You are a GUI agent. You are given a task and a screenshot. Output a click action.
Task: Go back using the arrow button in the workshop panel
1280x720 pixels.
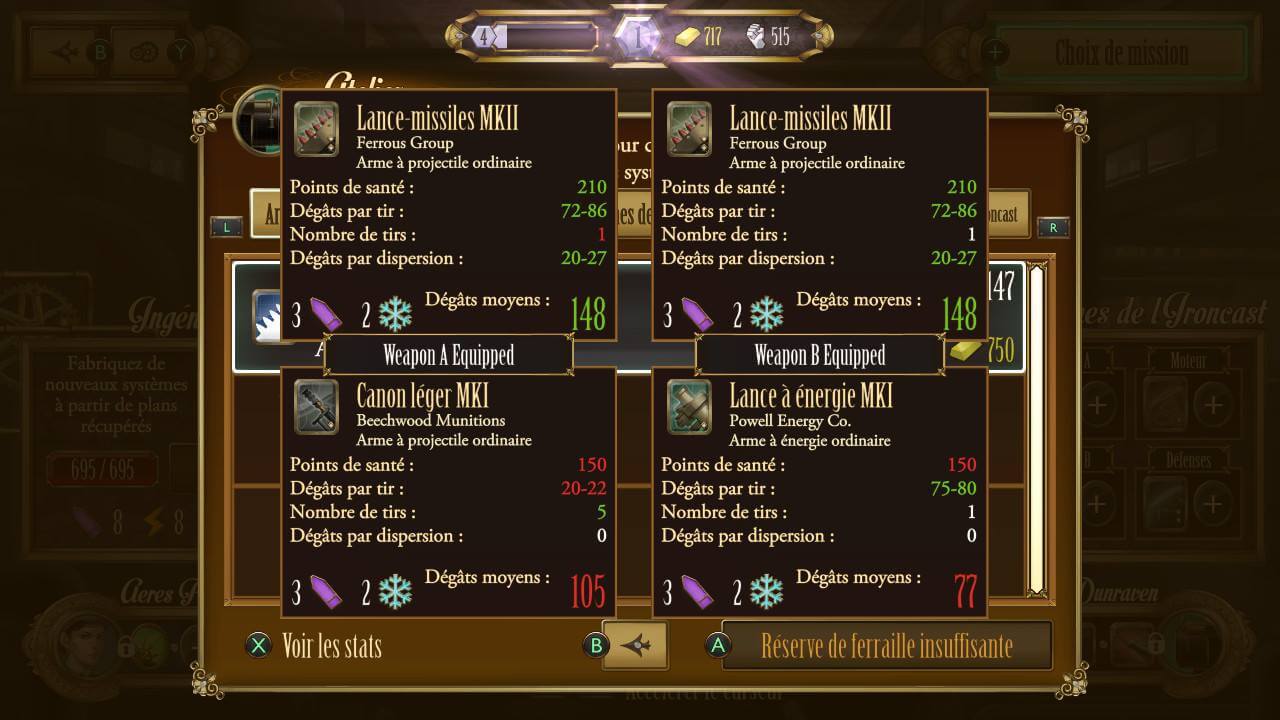tap(635, 646)
